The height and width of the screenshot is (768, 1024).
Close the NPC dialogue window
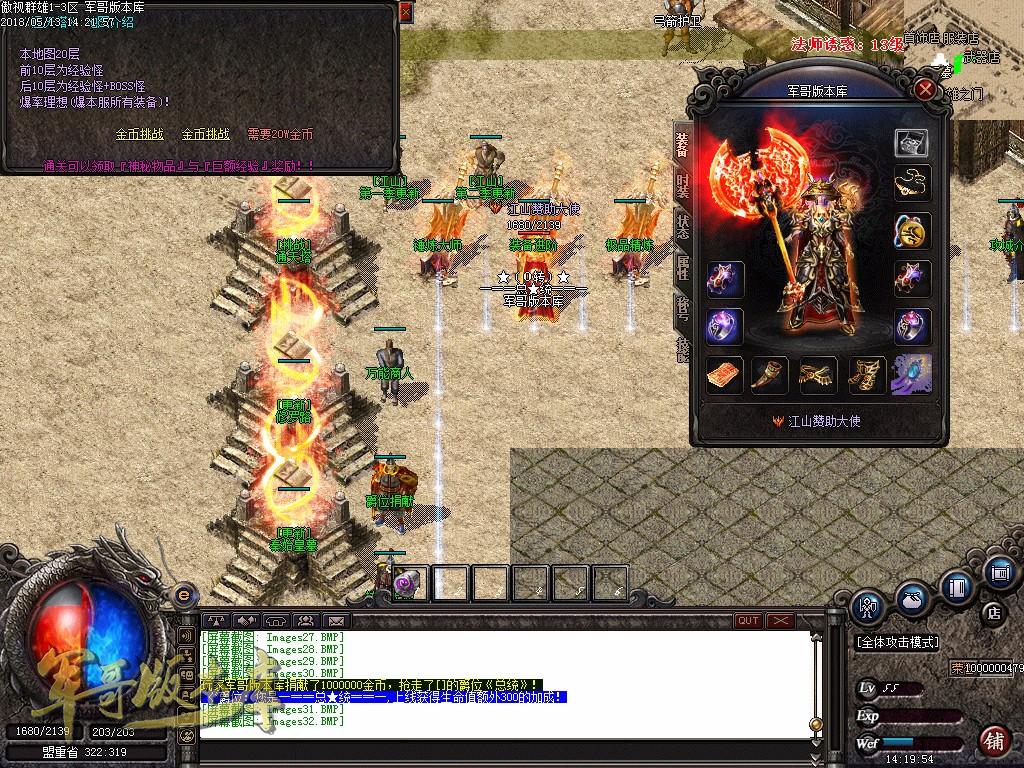(x=405, y=13)
